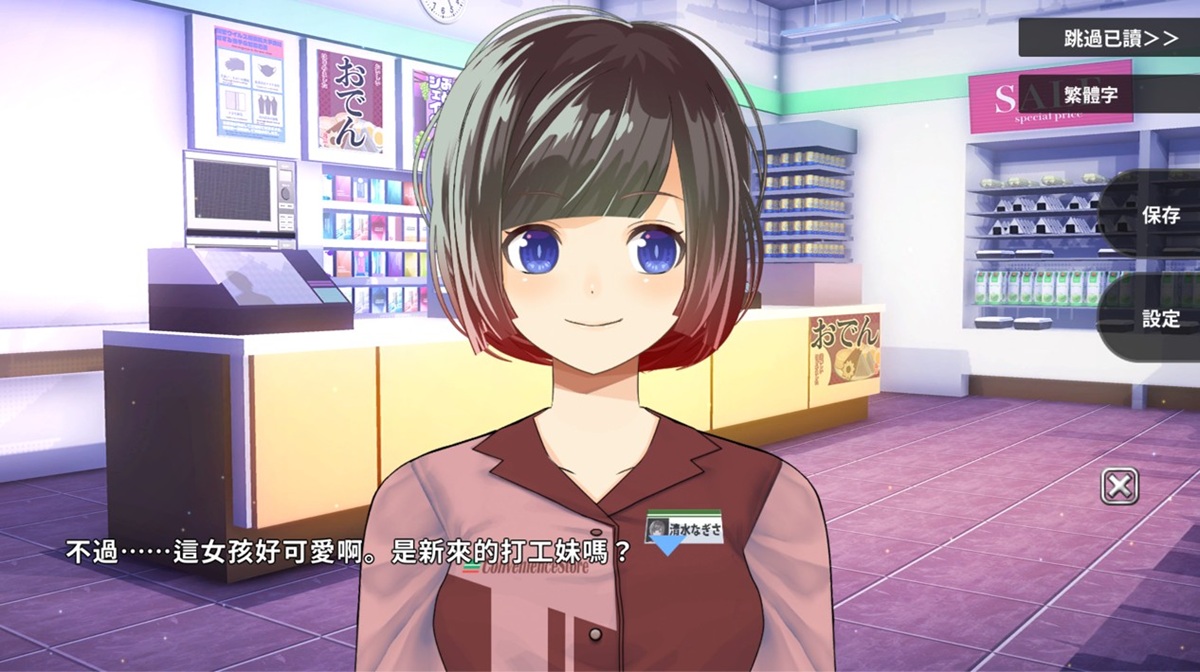
Task: Close the side menu with the X icon
Action: (1120, 487)
